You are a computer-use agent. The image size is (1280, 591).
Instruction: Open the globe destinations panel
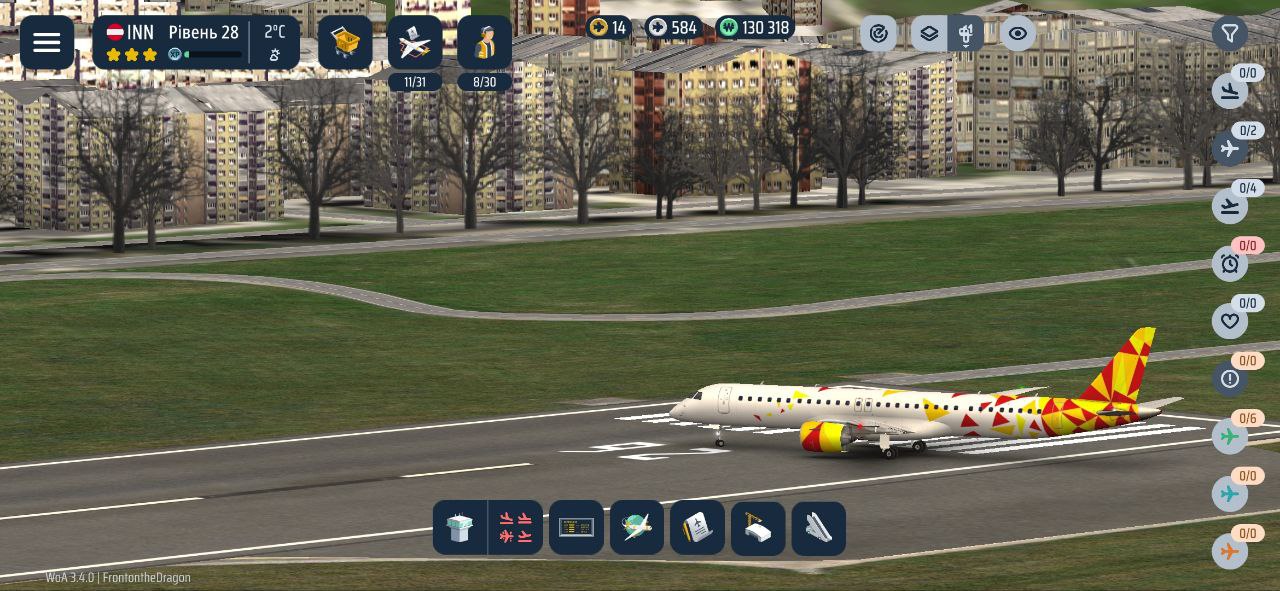click(x=637, y=528)
